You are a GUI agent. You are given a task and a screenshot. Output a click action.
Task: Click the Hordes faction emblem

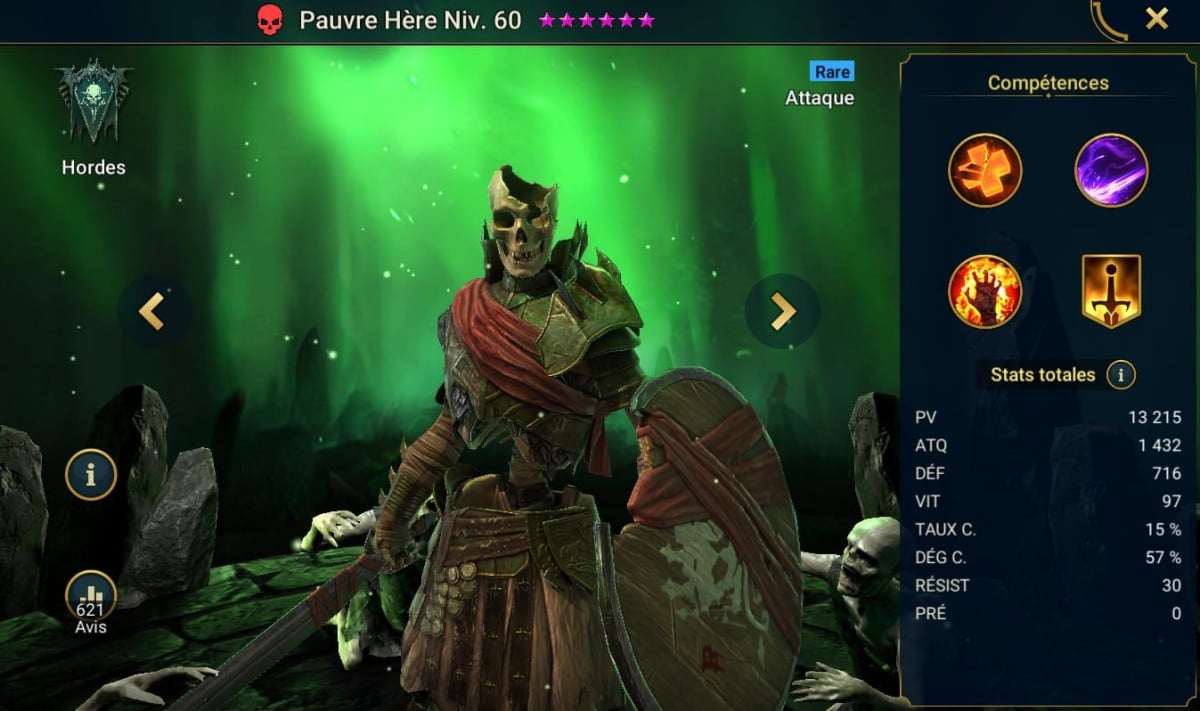[93, 102]
